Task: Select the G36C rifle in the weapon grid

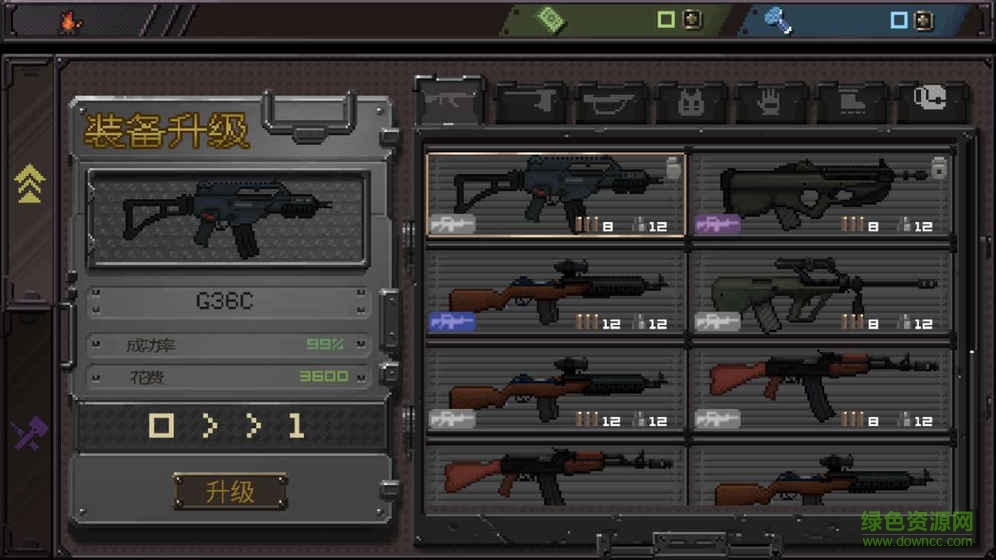Action: [x=555, y=194]
